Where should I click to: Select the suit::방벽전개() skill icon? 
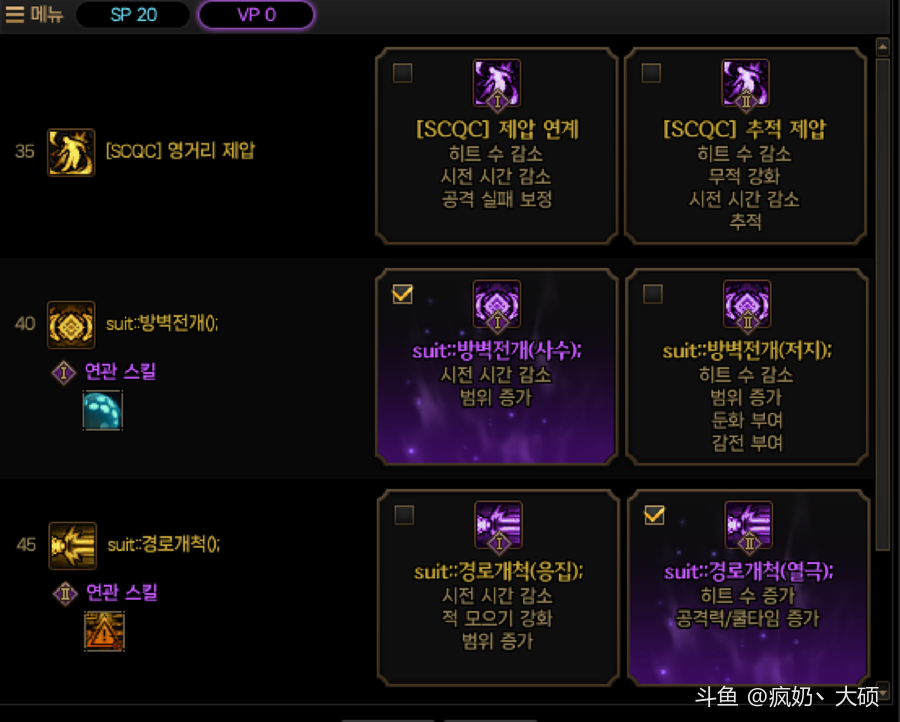(71, 324)
